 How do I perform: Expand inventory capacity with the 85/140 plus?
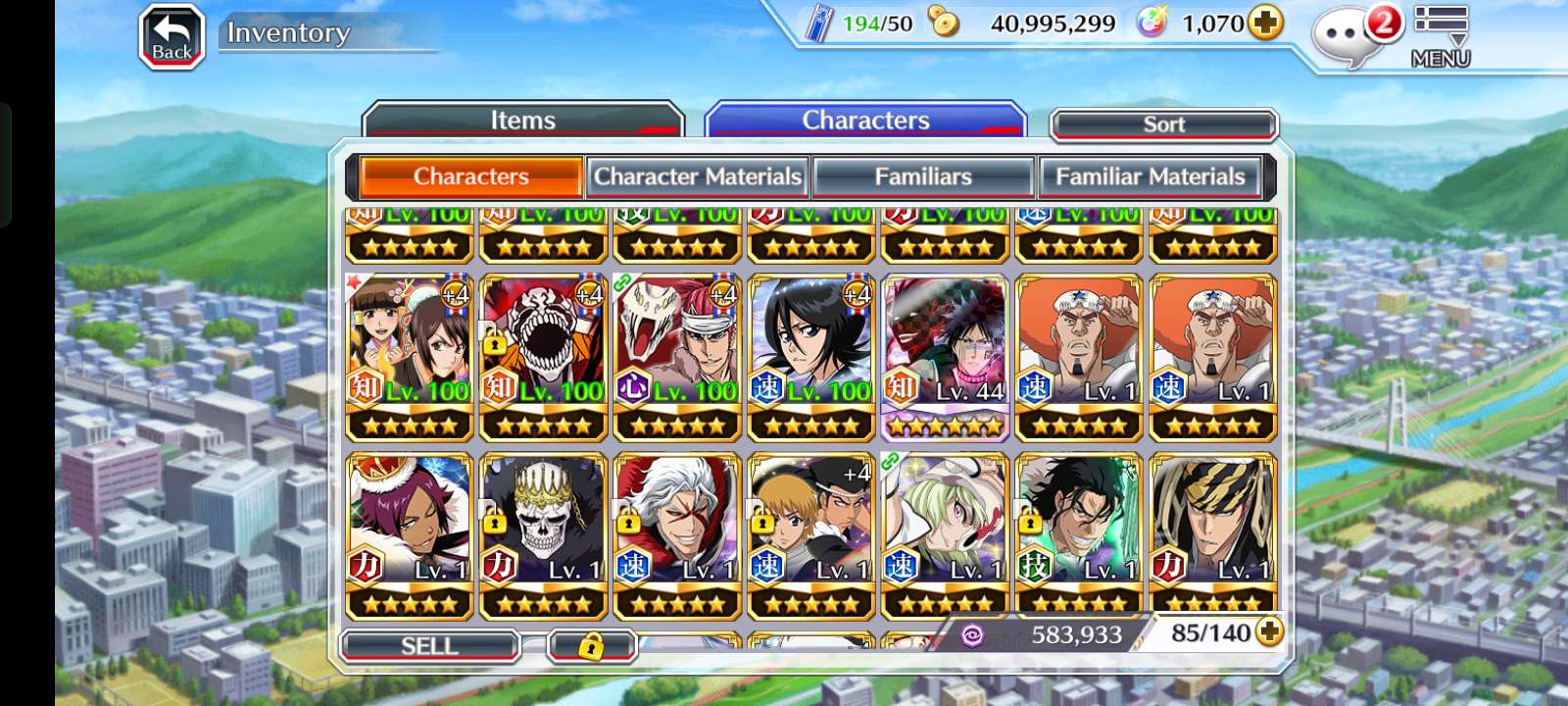pos(1269,632)
